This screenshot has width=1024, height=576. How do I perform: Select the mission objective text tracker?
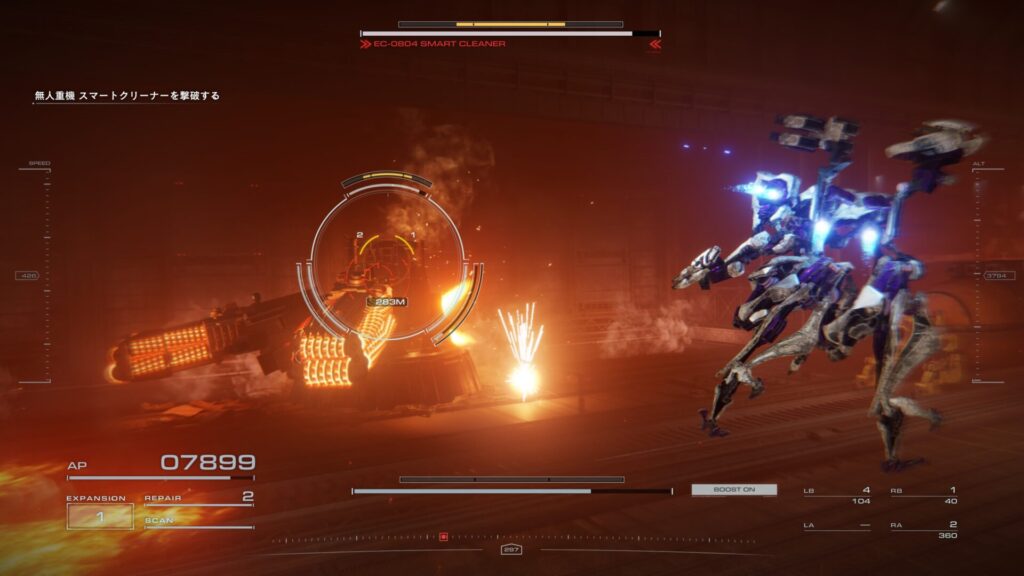127,96
